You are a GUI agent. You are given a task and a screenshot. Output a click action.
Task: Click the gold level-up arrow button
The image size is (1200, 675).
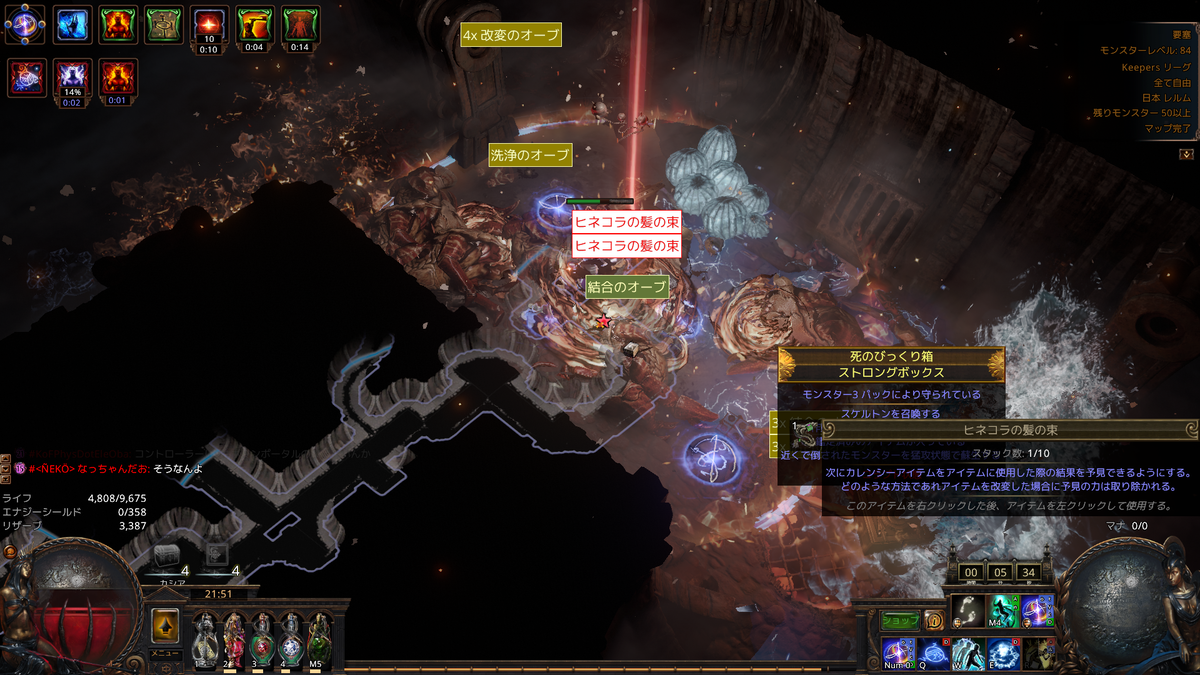point(165,627)
